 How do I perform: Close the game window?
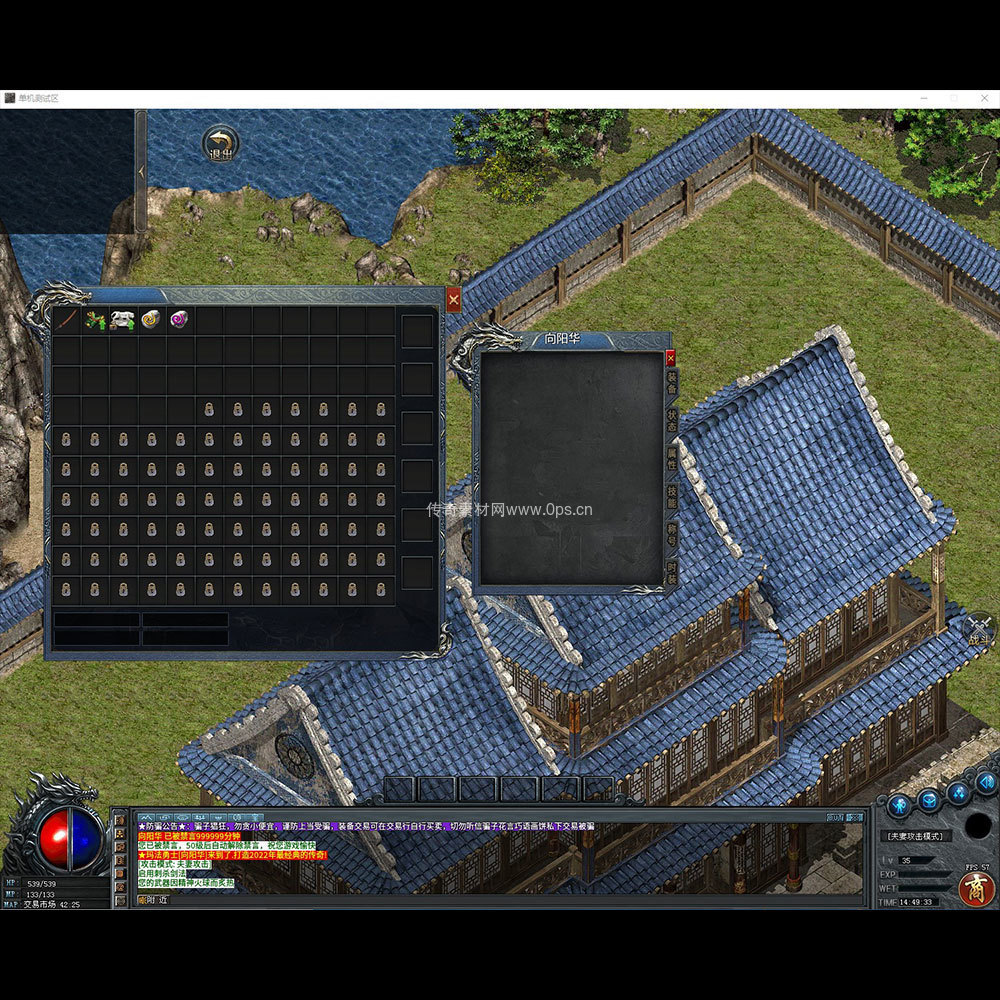pyautogui.click(x=982, y=98)
